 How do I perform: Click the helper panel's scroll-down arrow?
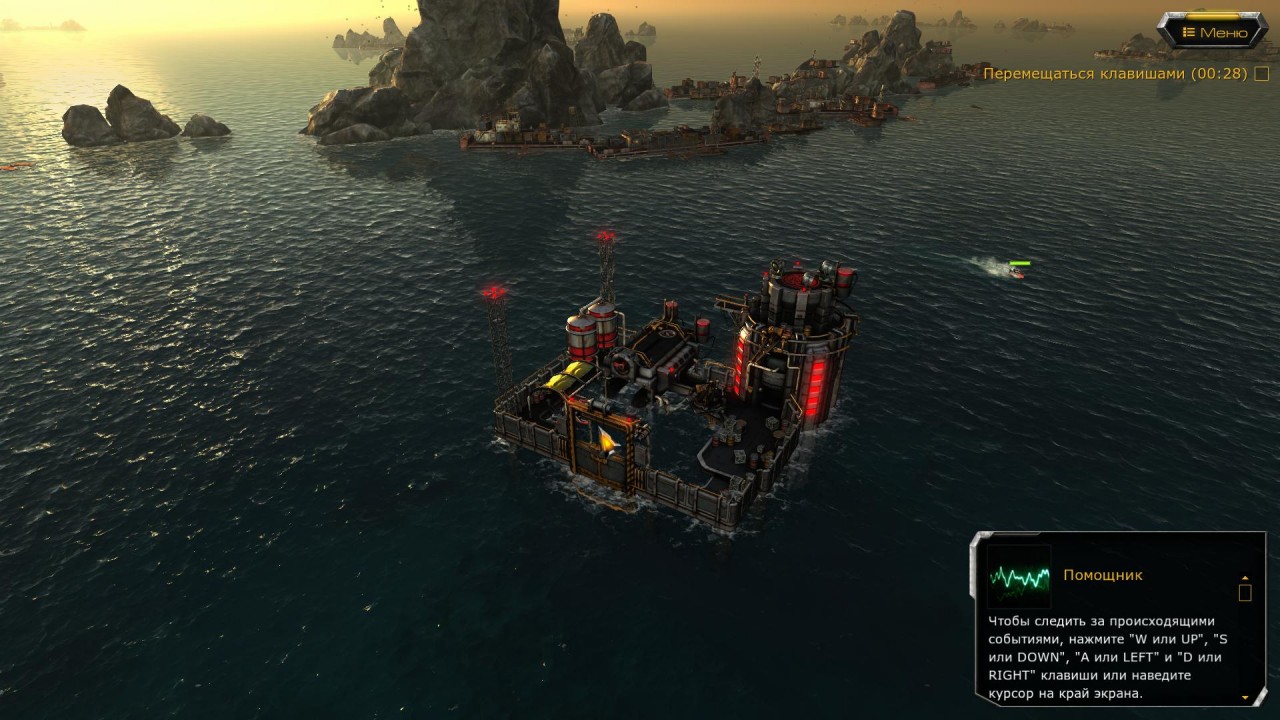1245,696
